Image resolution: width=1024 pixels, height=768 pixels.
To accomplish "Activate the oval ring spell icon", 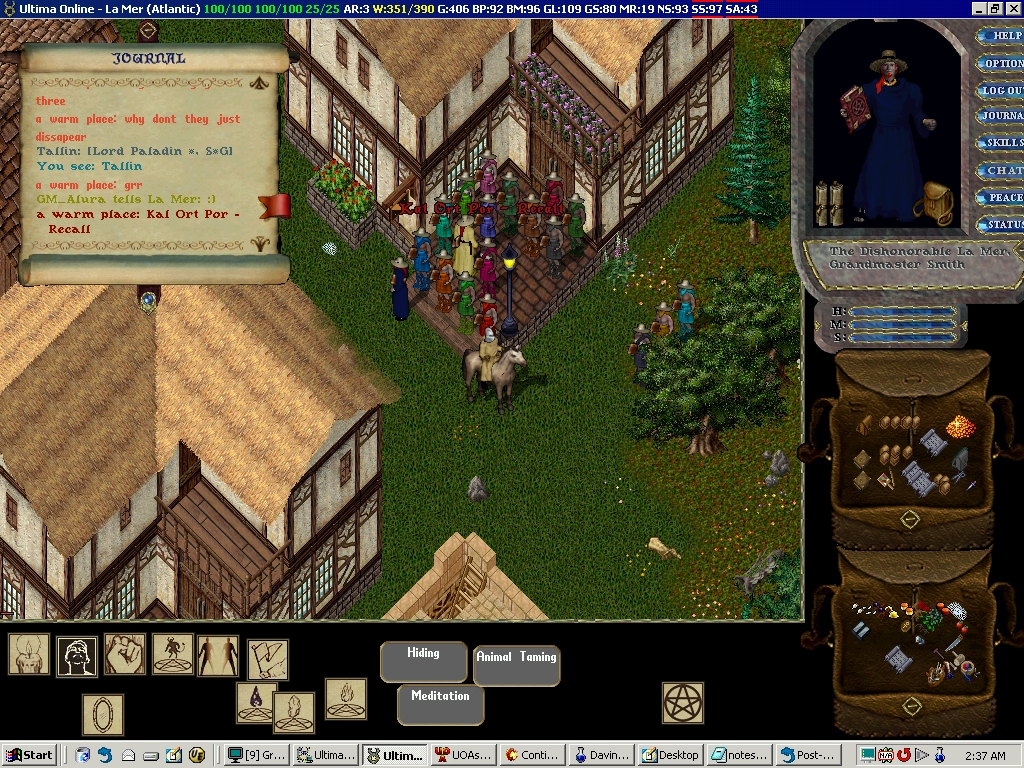I will click(103, 716).
